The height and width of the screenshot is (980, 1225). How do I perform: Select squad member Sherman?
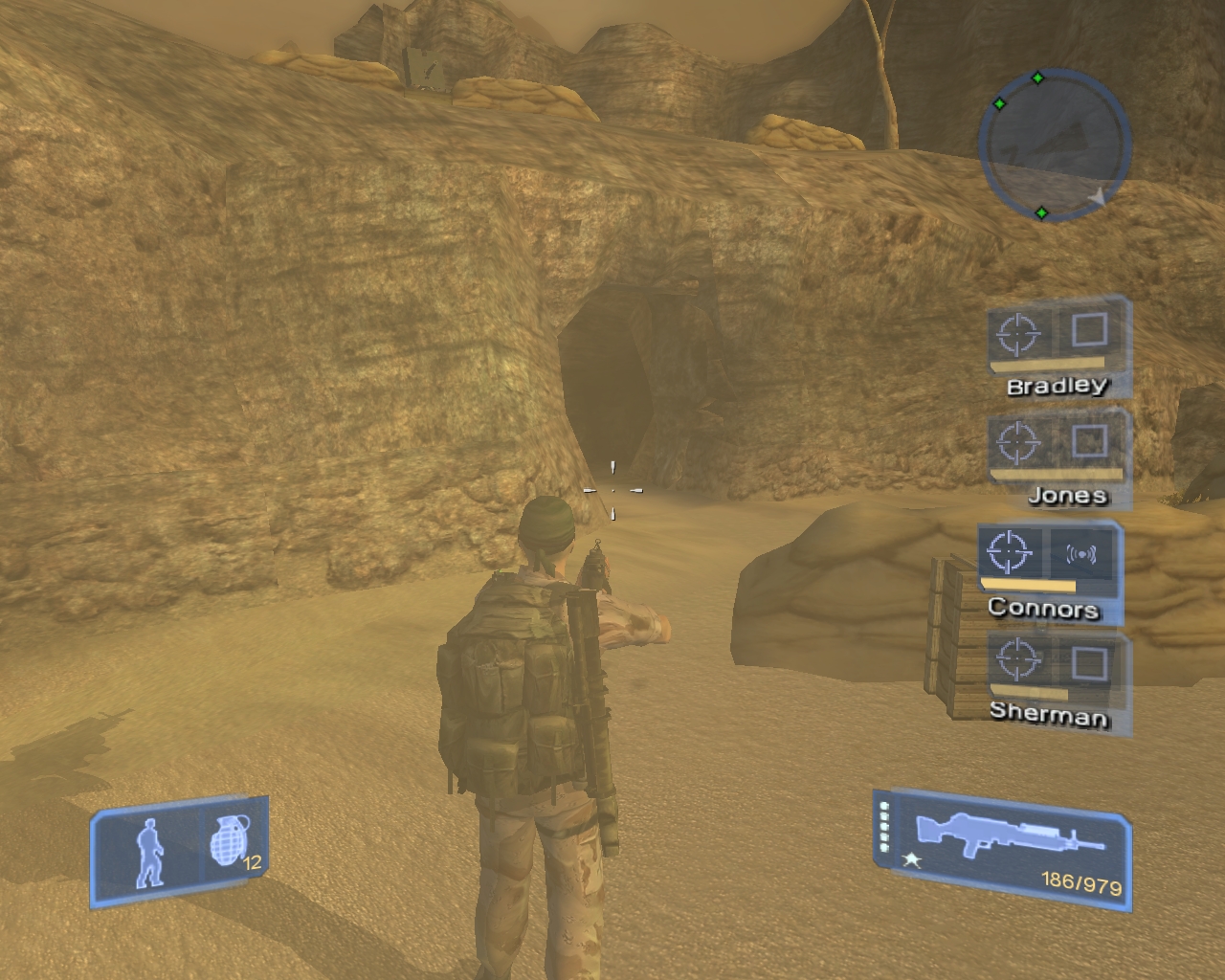point(1049,713)
